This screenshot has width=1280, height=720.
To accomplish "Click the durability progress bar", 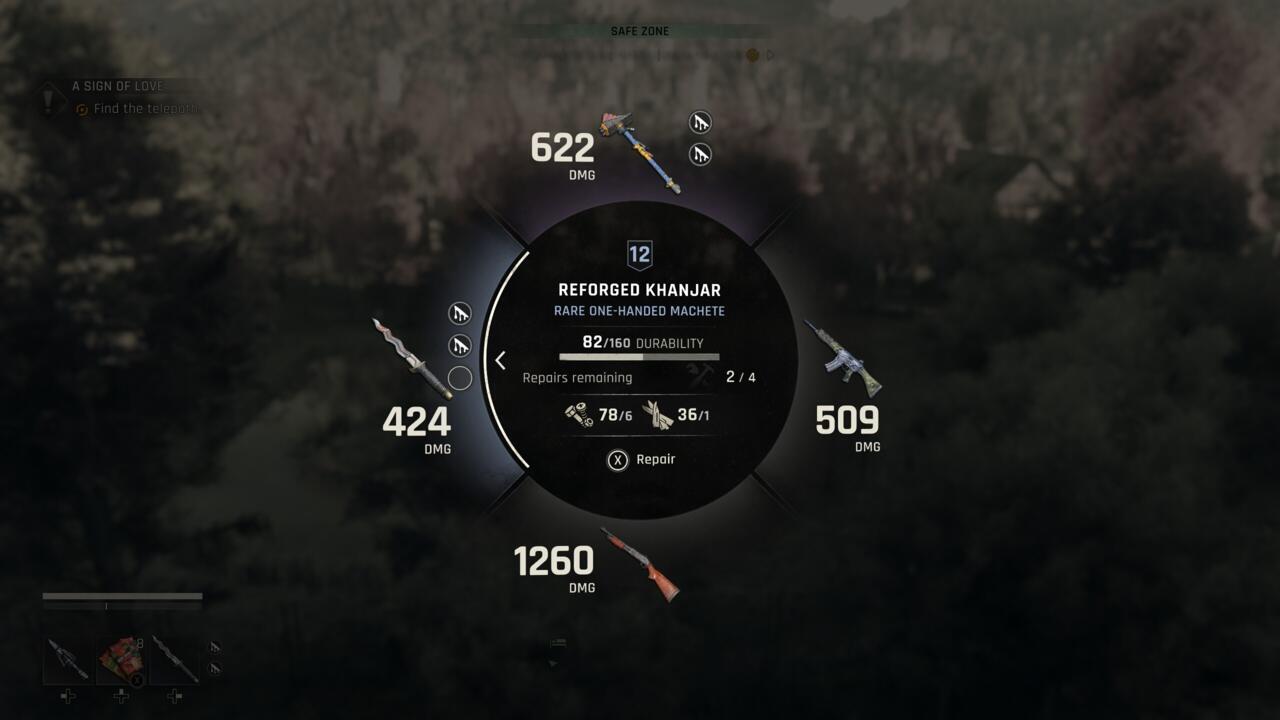I will [x=639, y=357].
